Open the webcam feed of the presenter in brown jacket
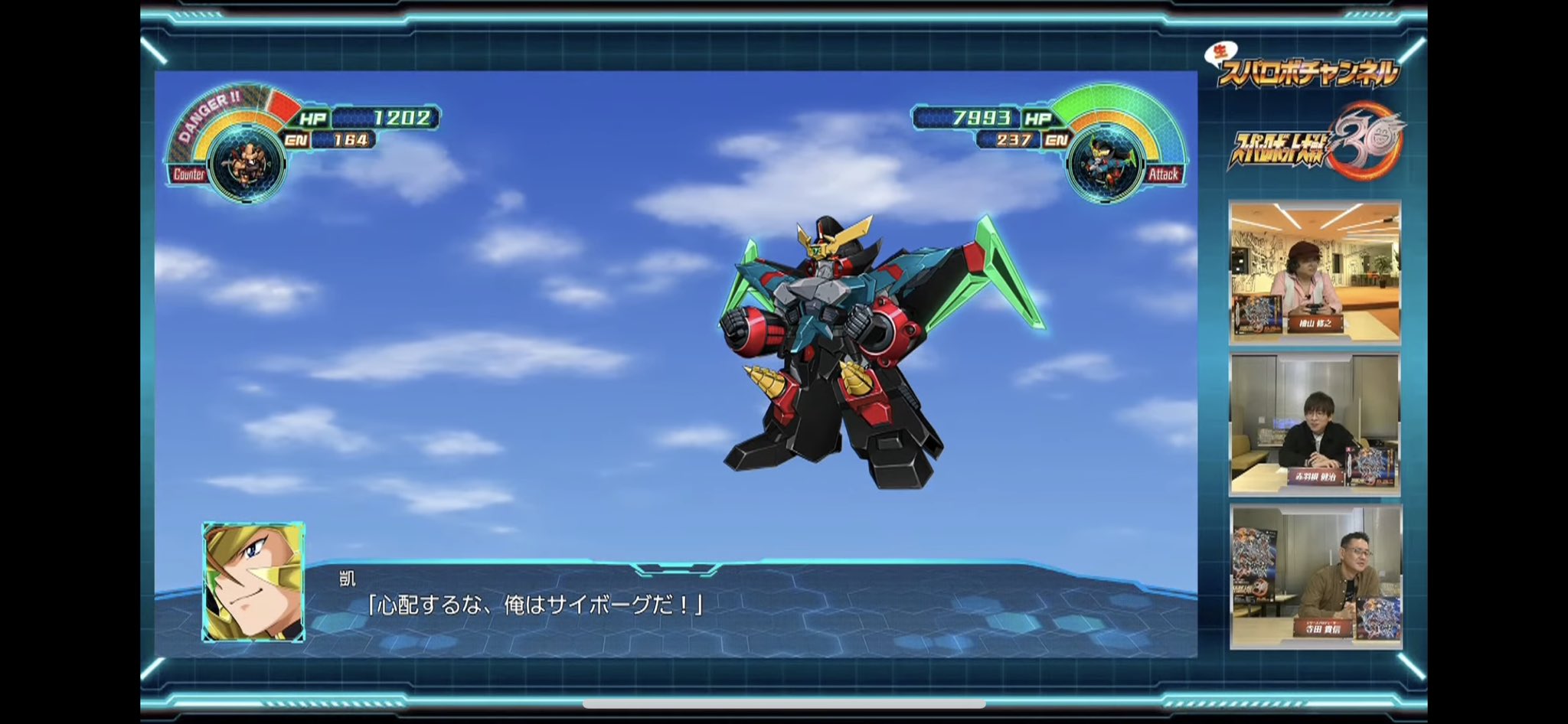The height and width of the screenshot is (724, 1568). click(x=1316, y=577)
